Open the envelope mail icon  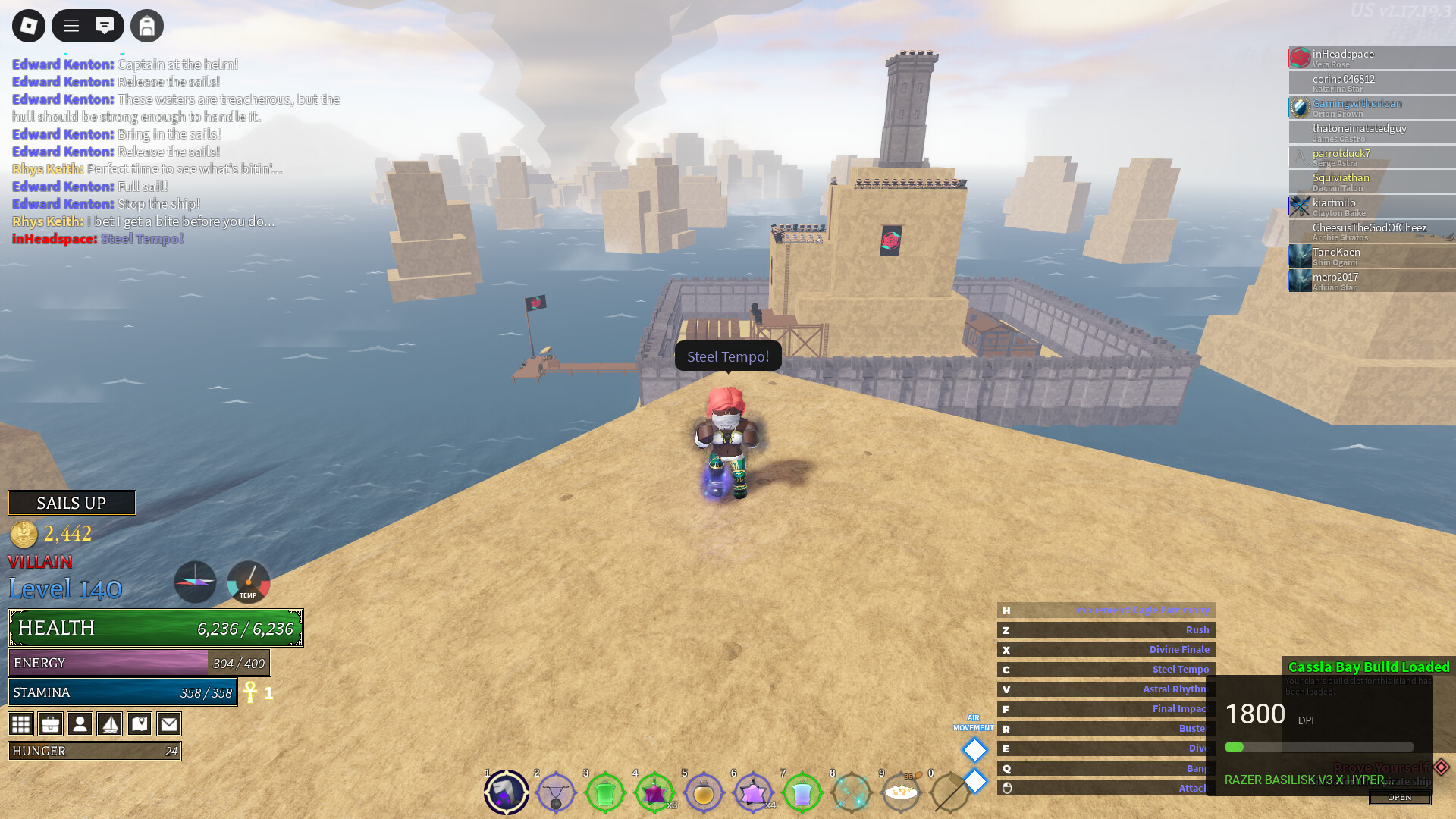click(x=169, y=724)
